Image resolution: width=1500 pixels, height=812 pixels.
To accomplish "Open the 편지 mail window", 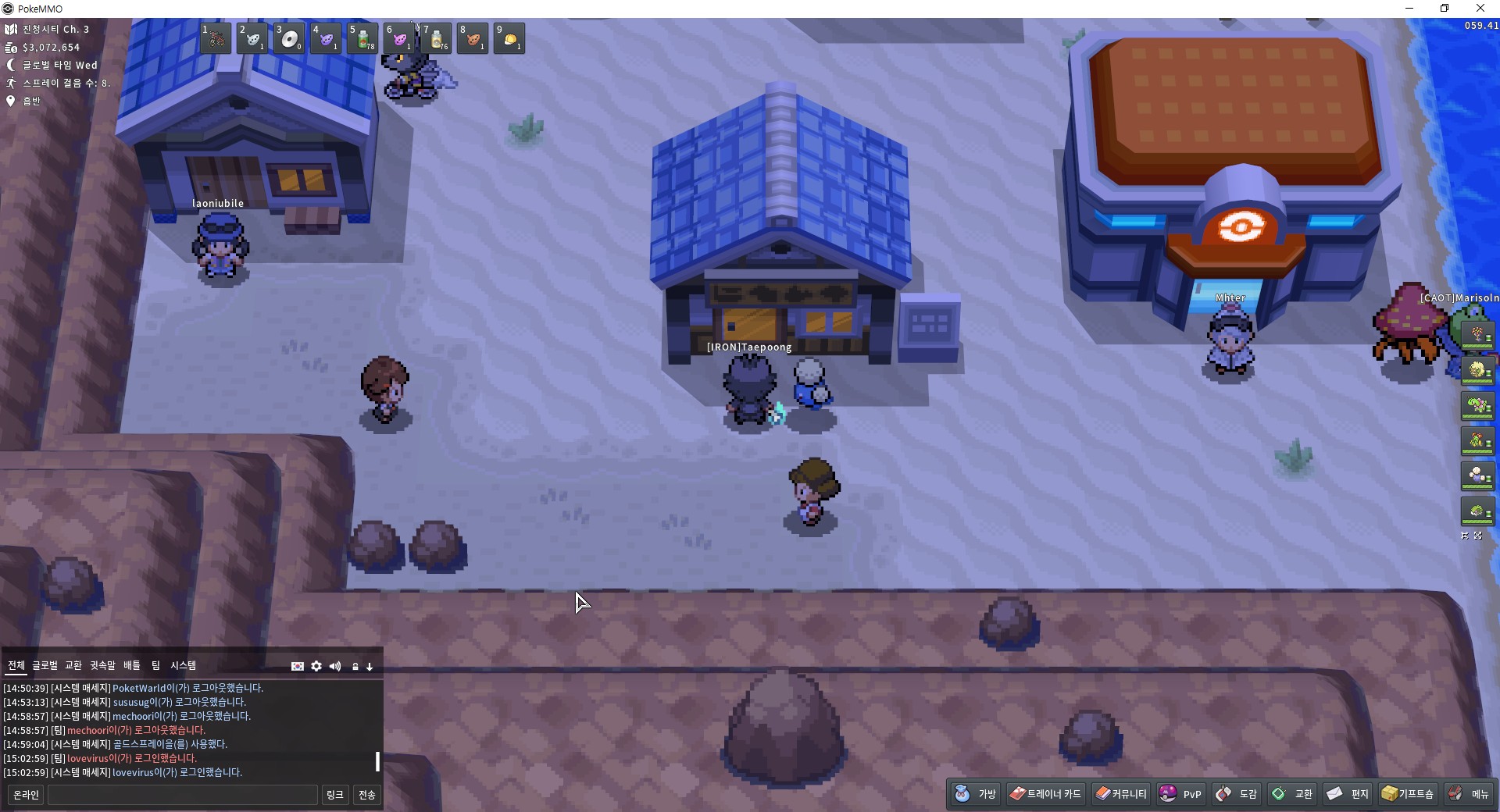I will pos(1348,794).
